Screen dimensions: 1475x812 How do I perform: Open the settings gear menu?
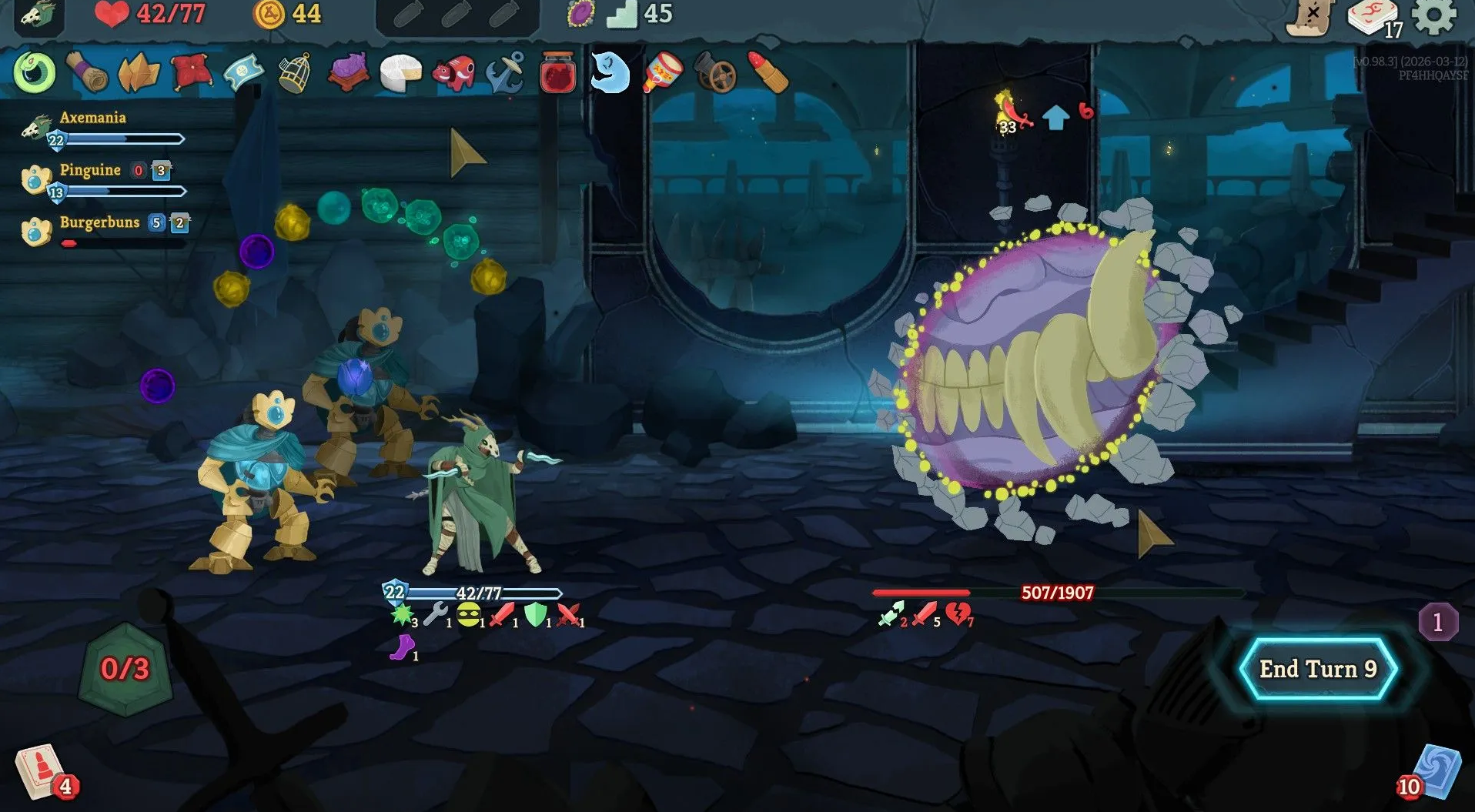point(1434,15)
